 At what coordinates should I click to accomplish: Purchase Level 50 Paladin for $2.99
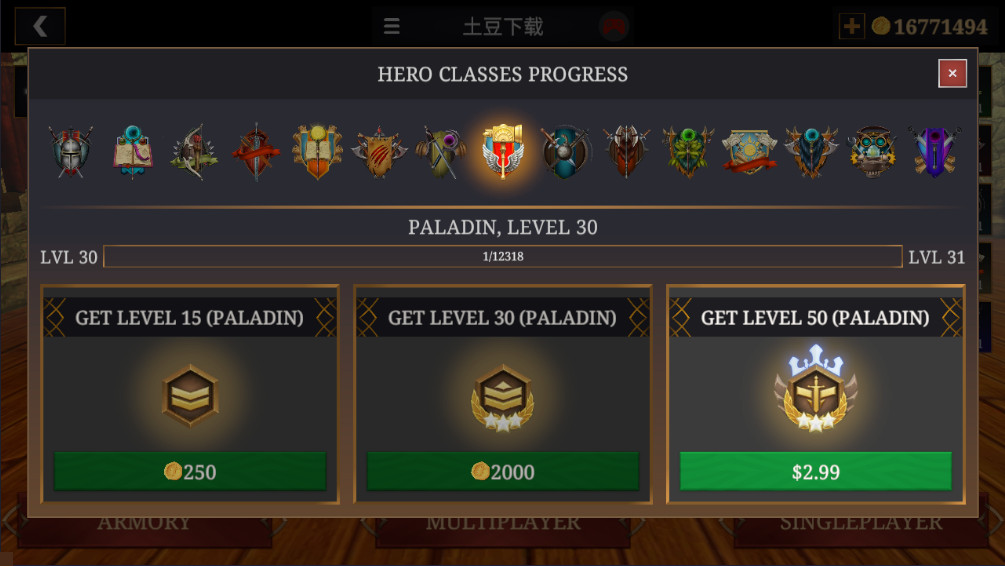click(815, 471)
